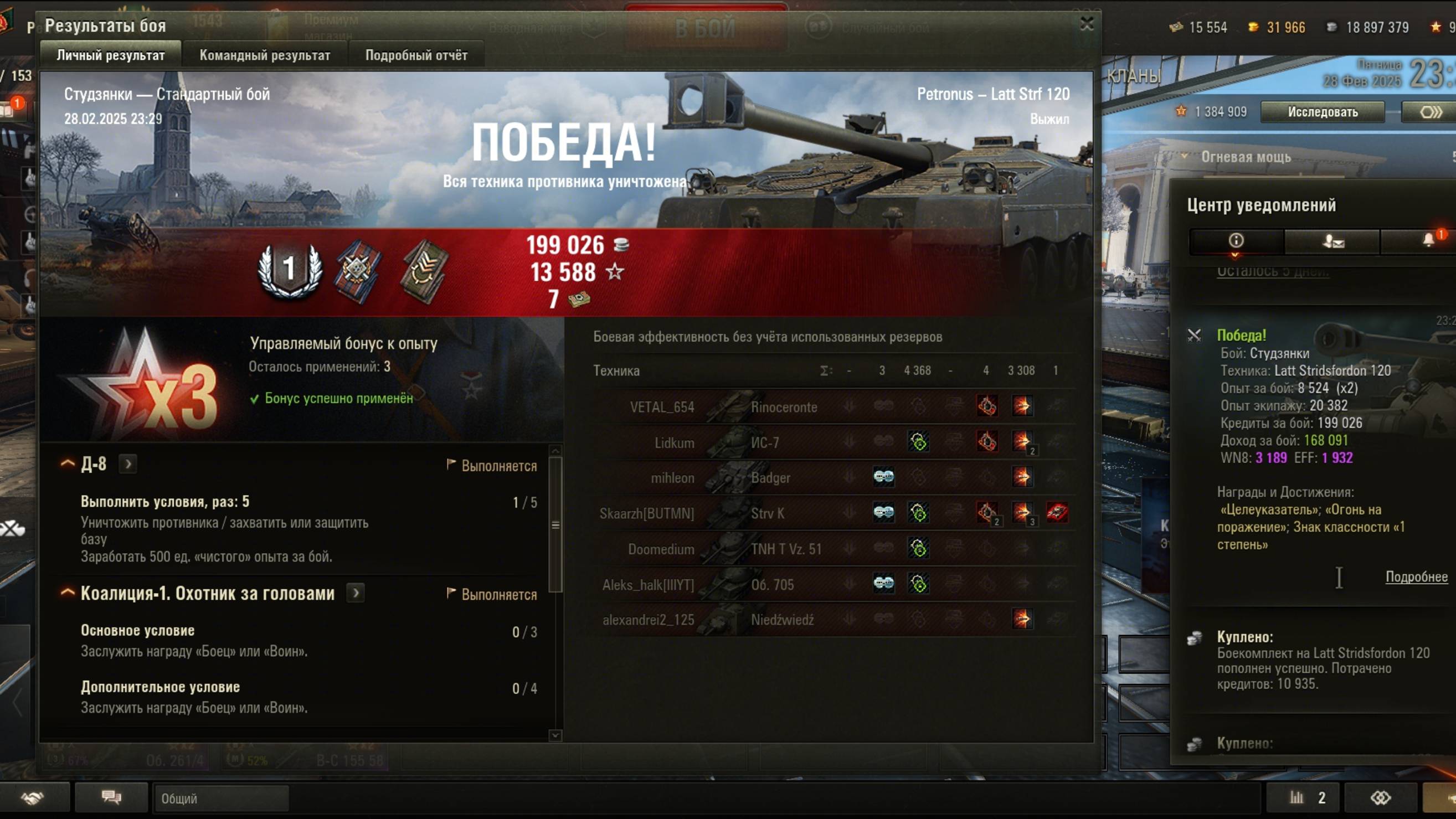Open Д-8 mission details arrow
Viewport: 1456px width, 819px height.
[x=128, y=464]
